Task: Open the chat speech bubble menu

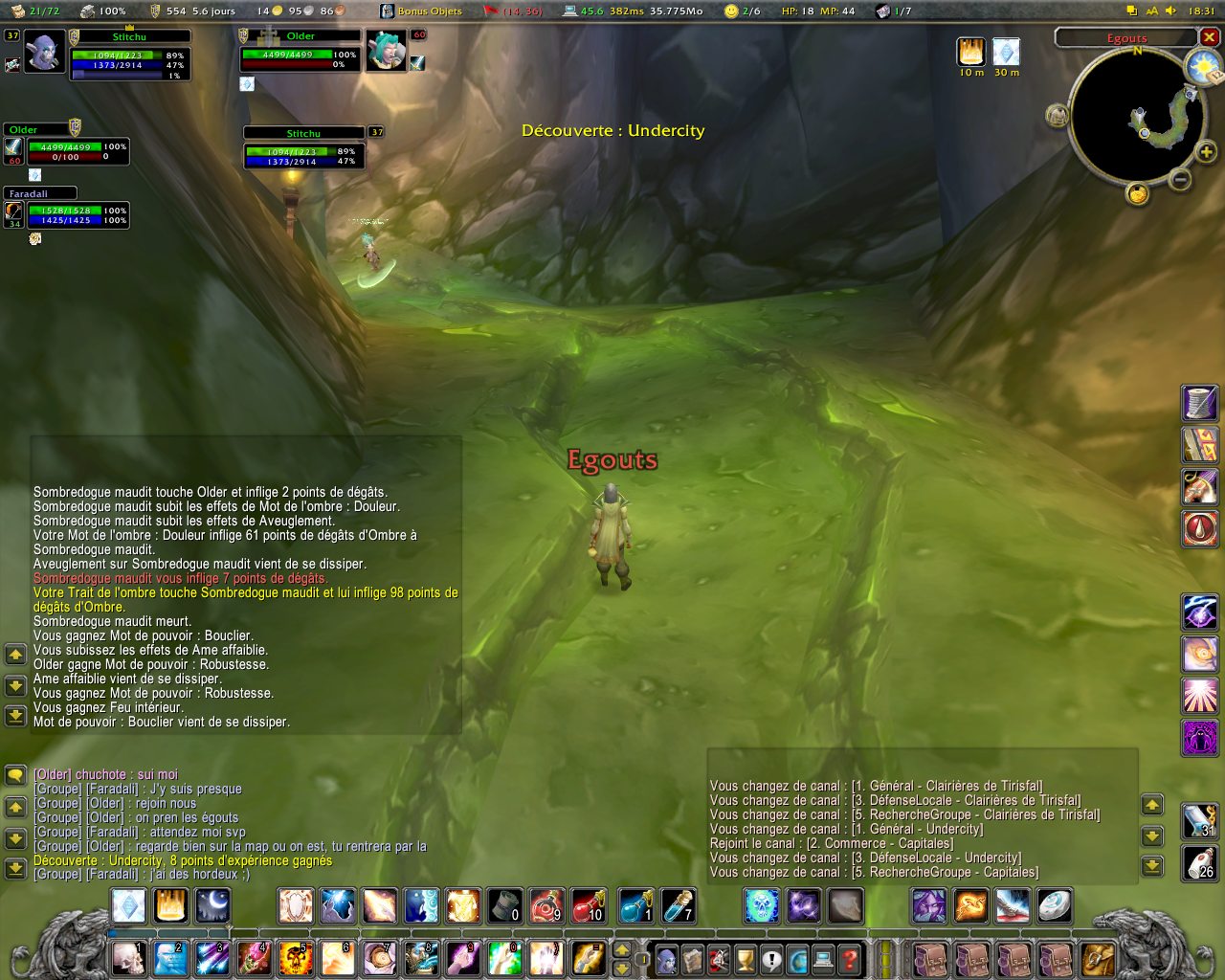Action: [15, 775]
